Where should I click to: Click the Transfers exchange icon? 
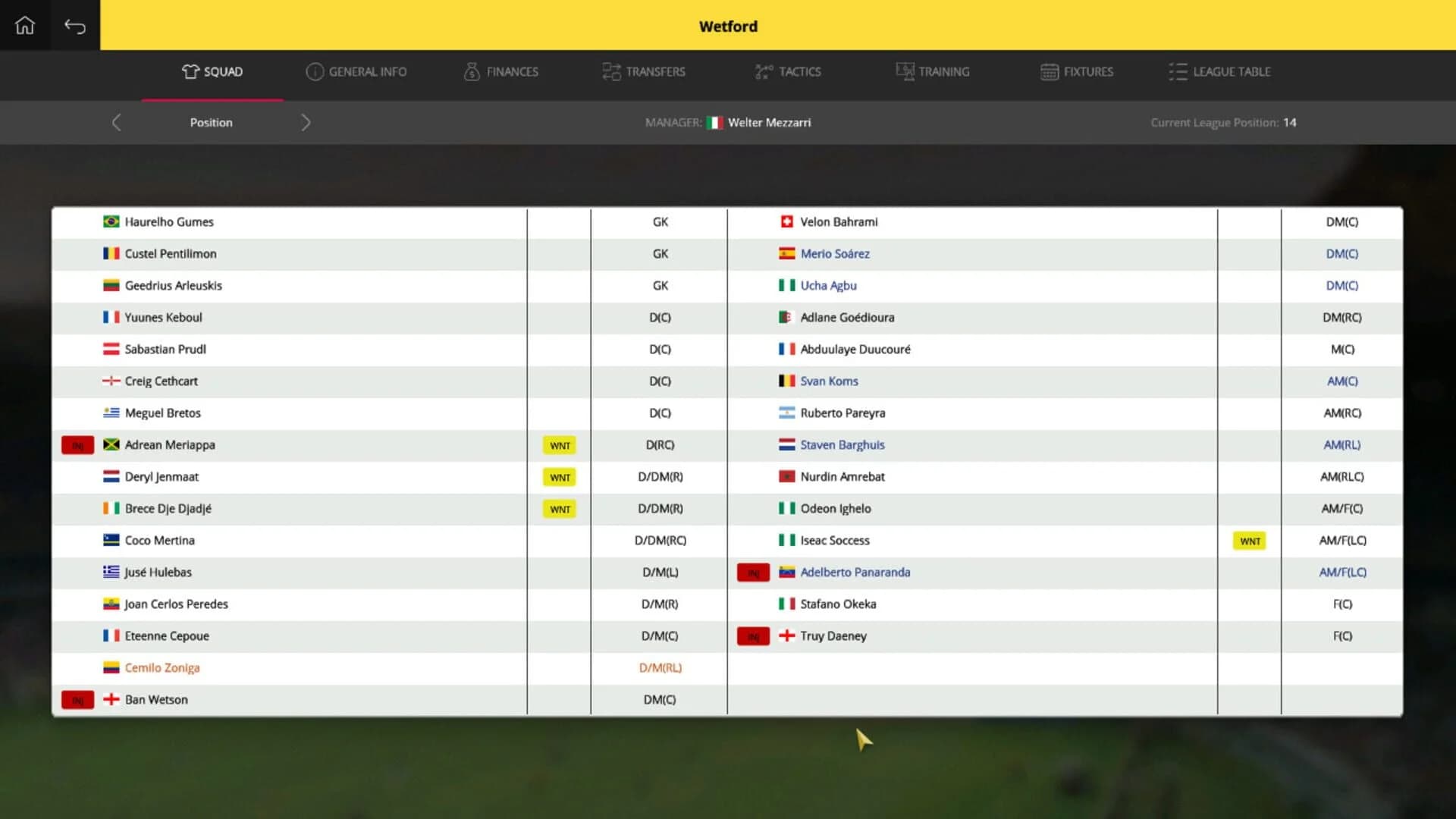(x=610, y=71)
